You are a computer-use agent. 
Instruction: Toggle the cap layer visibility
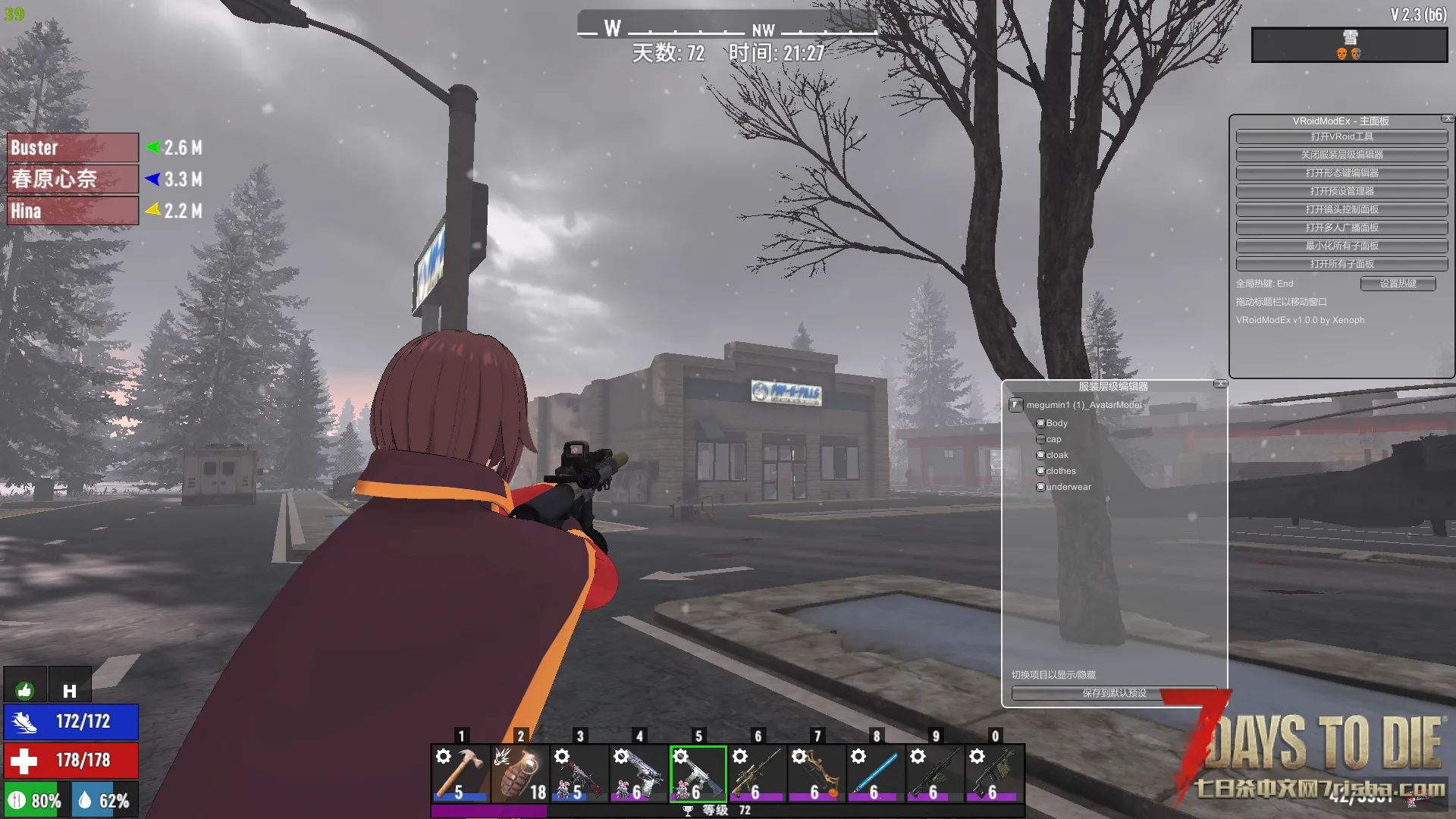(x=1040, y=439)
